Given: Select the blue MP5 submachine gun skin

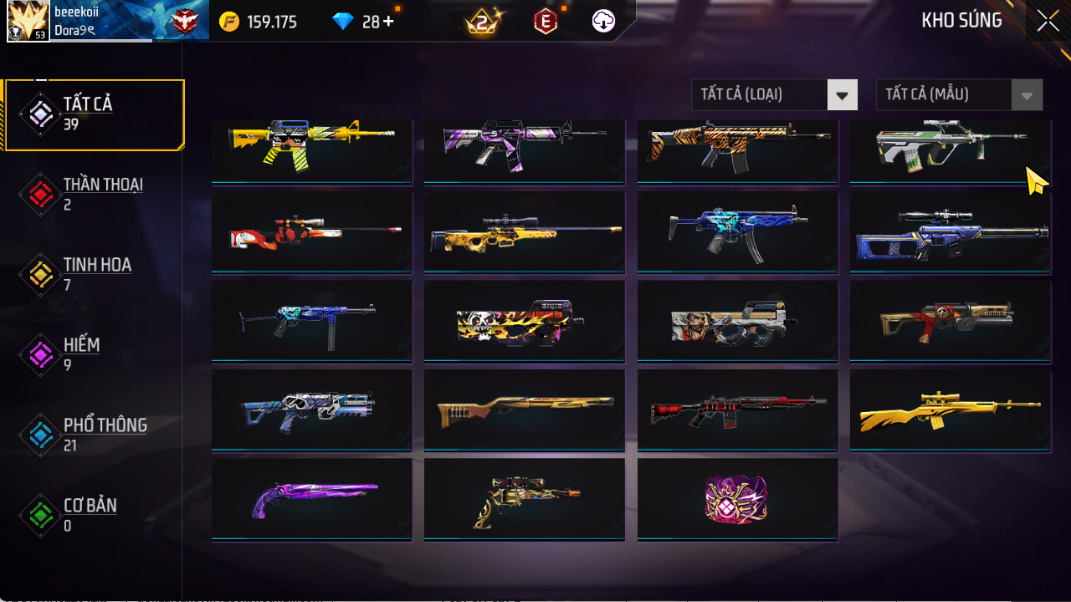Looking at the screenshot, I should (x=737, y=232).
